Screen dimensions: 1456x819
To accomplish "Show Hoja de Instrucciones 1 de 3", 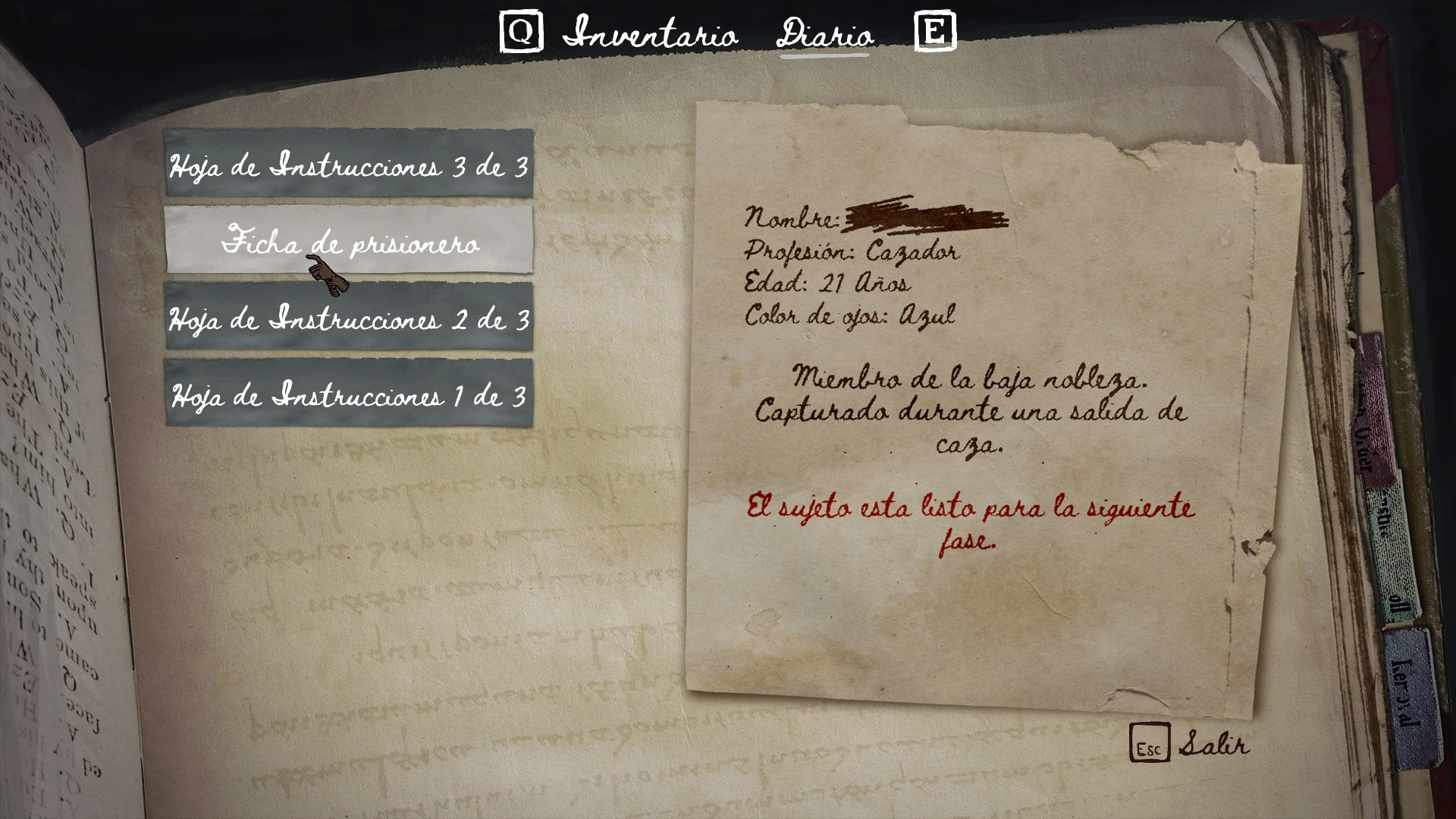I will coord(349,394).
